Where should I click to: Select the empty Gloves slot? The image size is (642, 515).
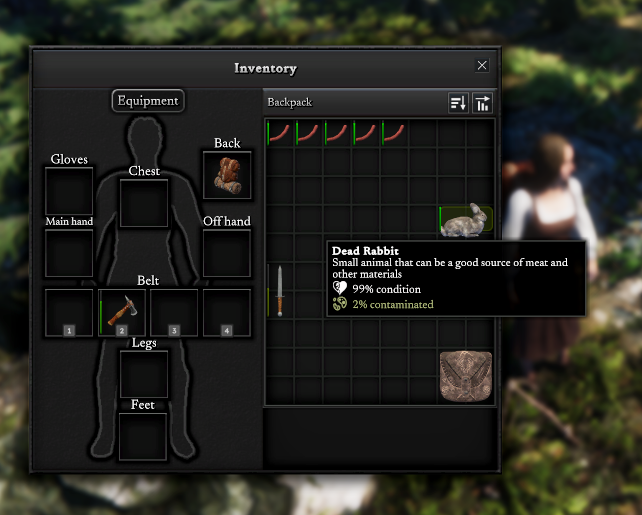[x=69, y=191]
